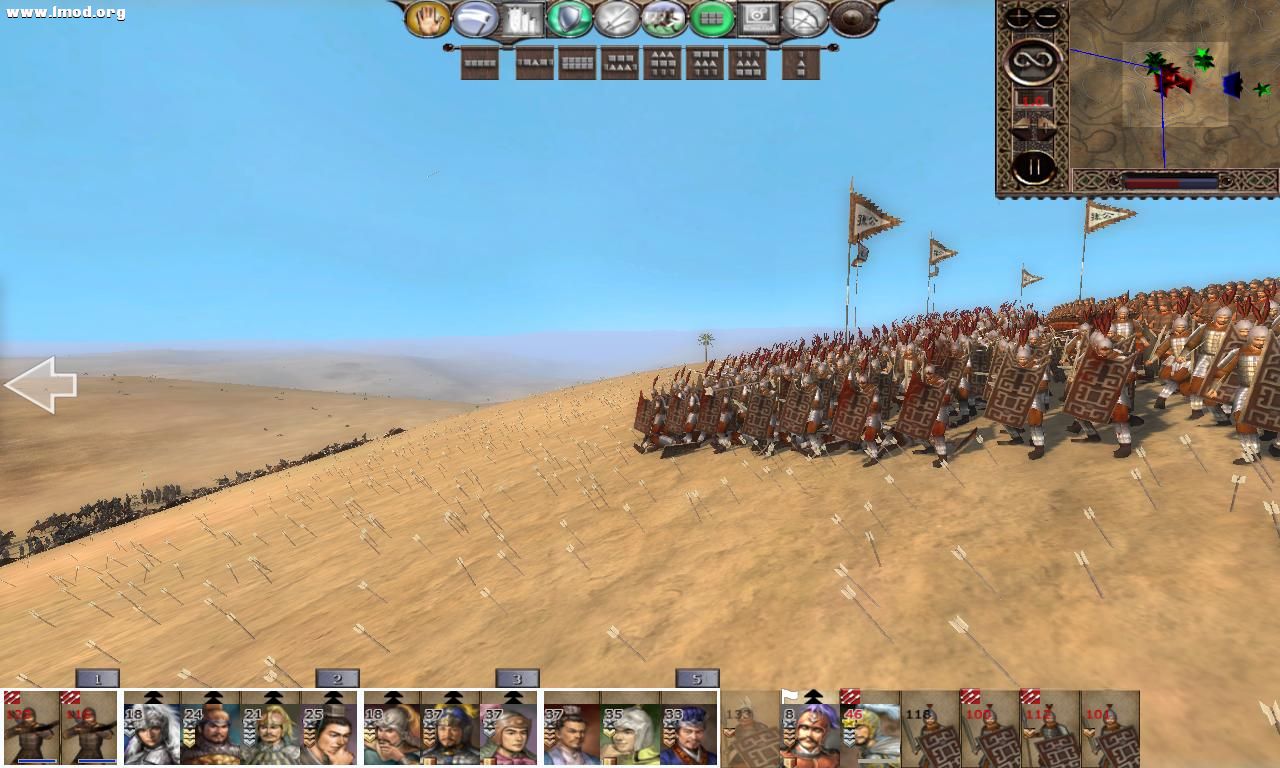The height and width of the screenshot is (768, 1280).
Task: Enable skirmish mode with the horse icon
Action: tap(665, 18)
